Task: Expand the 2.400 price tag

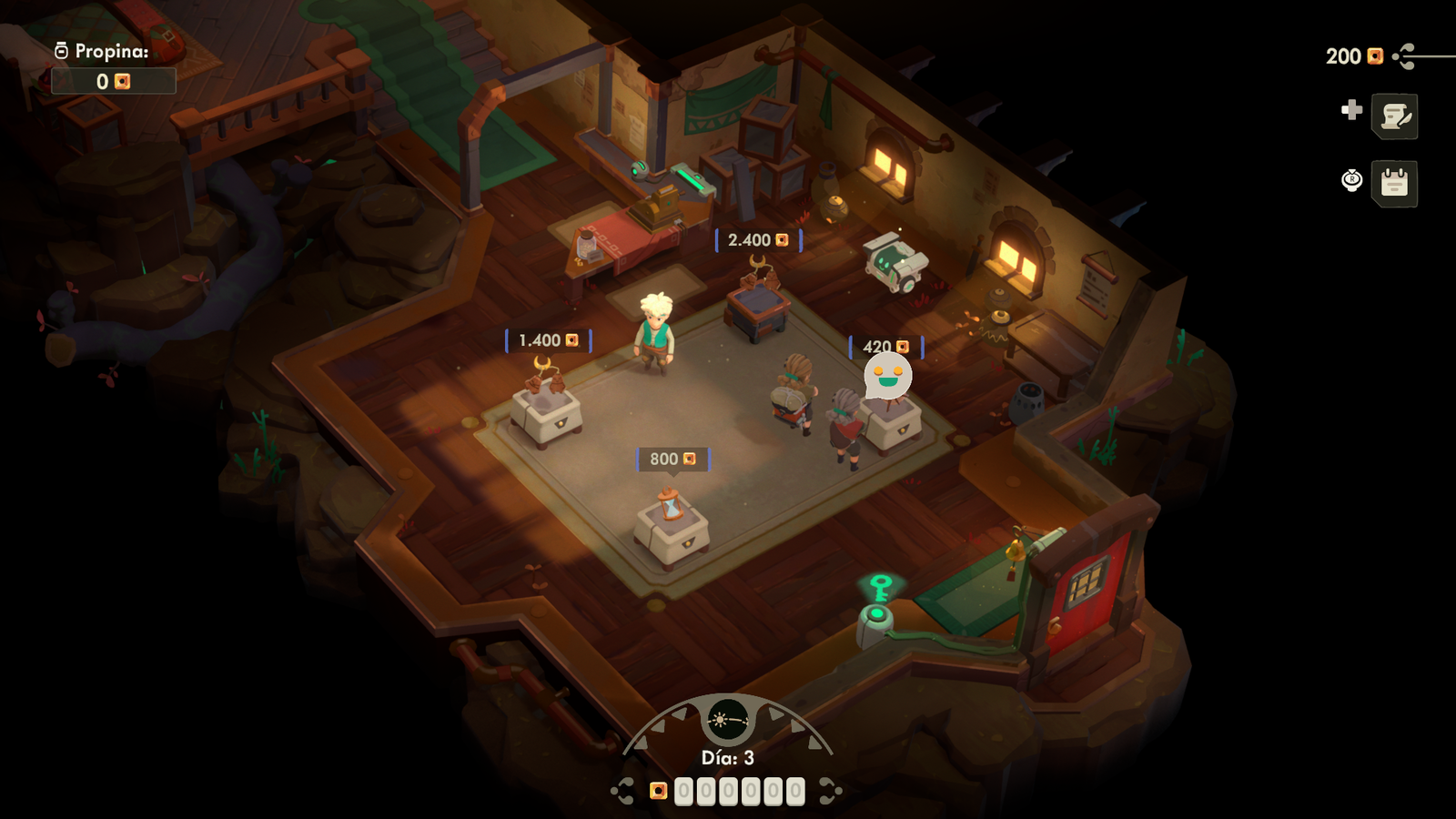Action: tap(757, 239)
